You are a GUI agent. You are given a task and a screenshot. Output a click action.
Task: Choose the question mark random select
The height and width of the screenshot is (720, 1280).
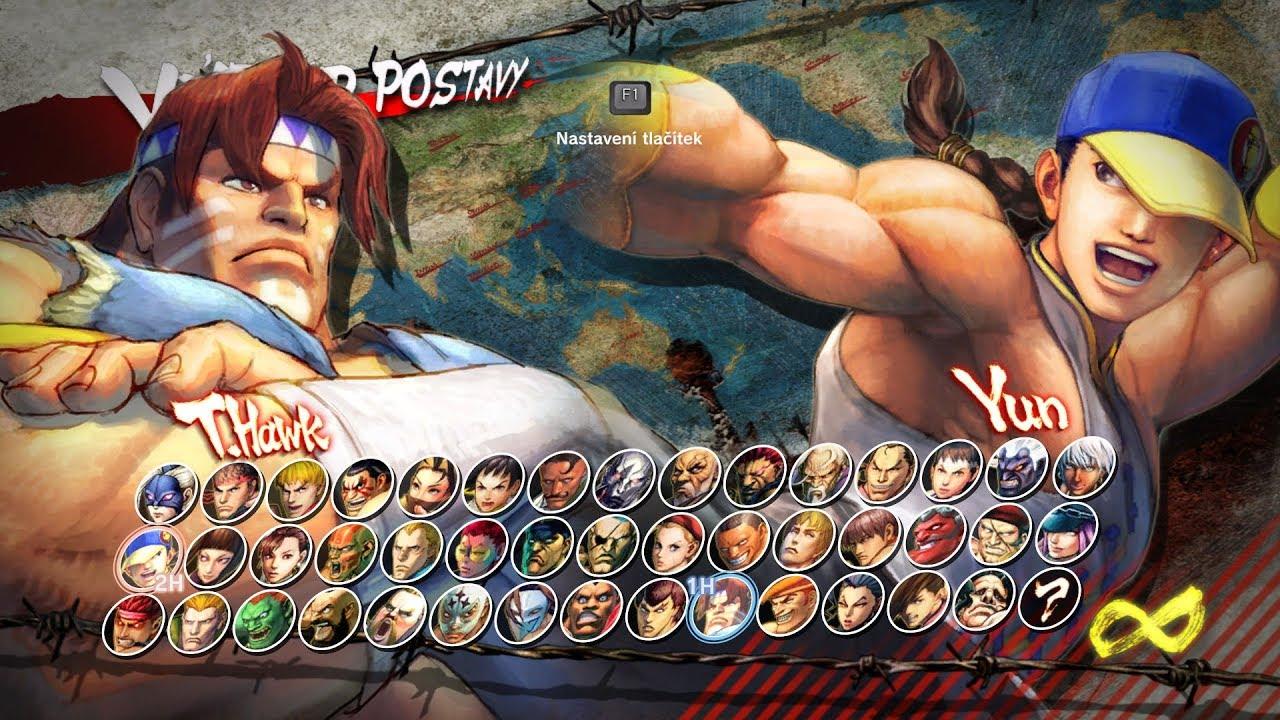pos(1049,598)
